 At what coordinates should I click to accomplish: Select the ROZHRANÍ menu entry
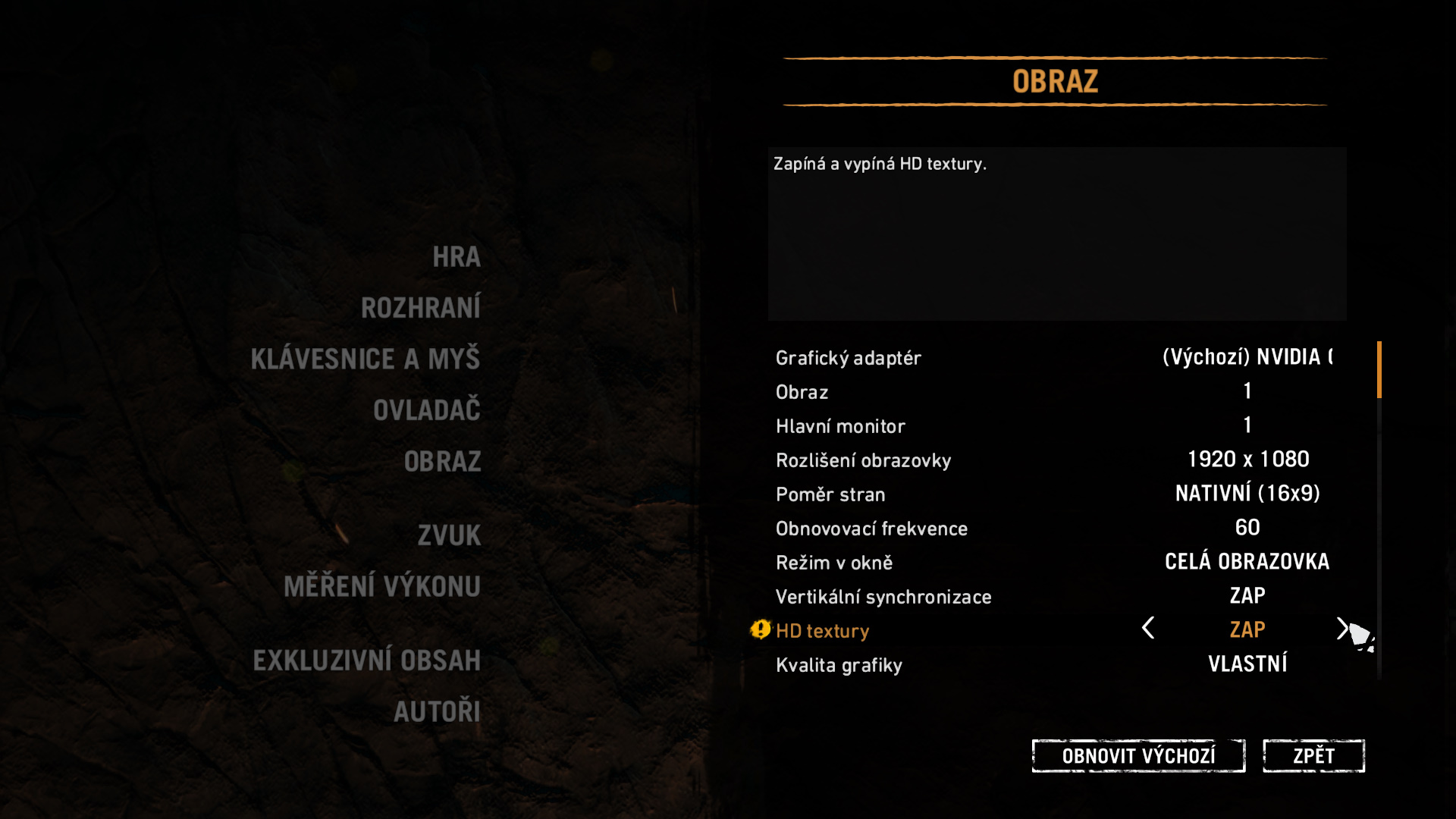(x=421, y=308)
